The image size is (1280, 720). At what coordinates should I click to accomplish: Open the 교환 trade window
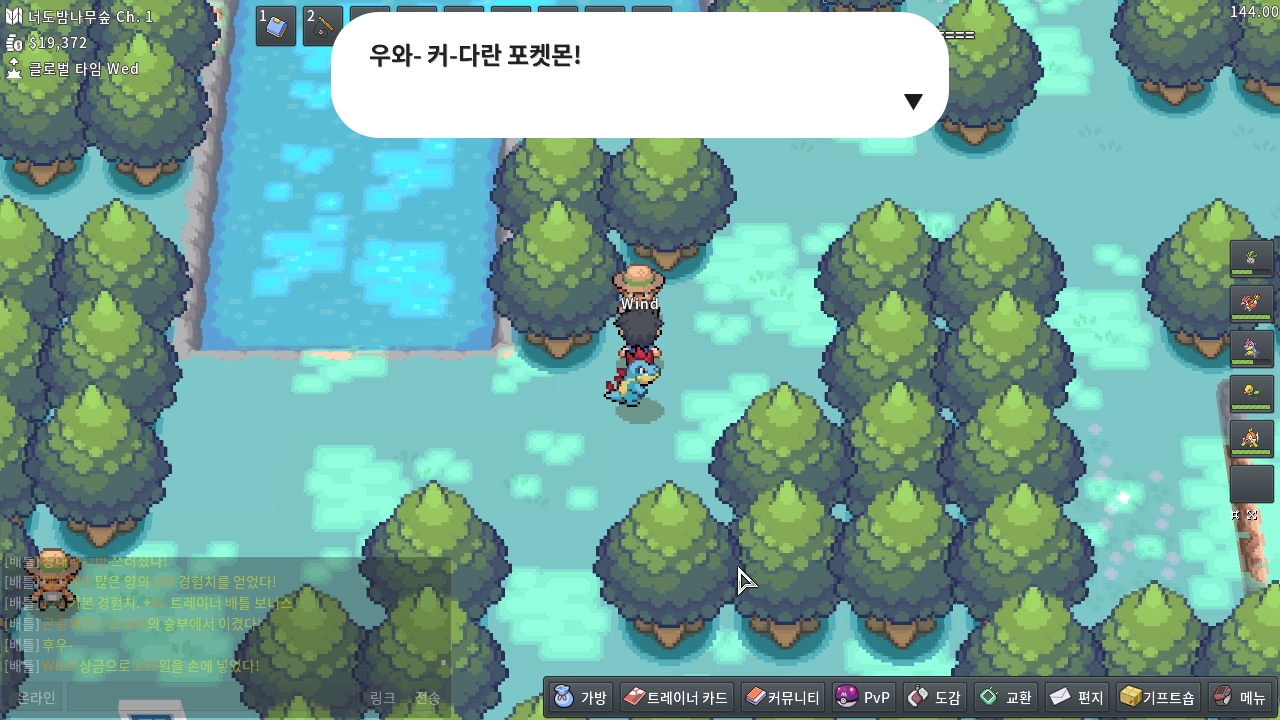pyautogui.click(x=1005, y=697)
